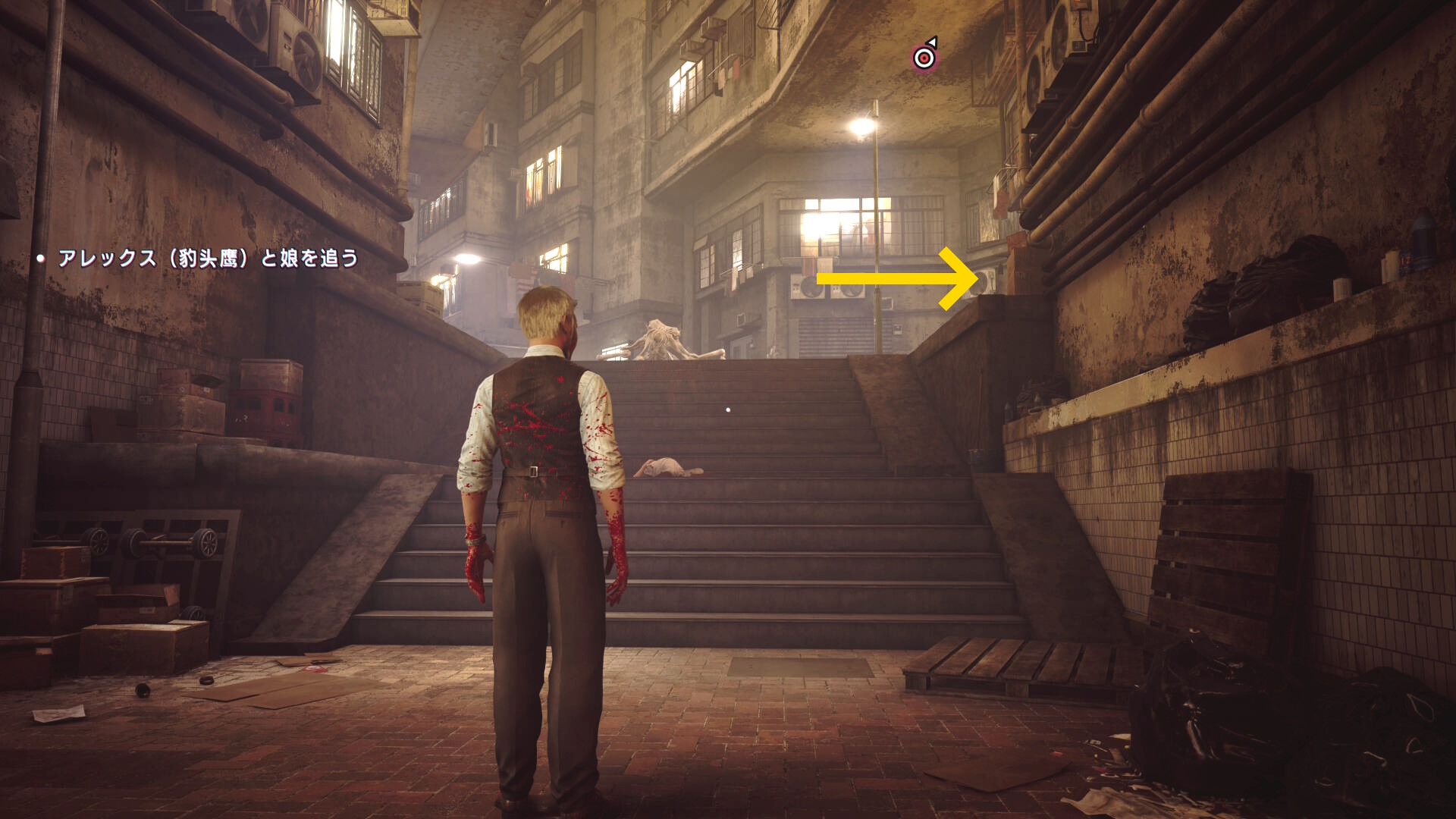
Task: Click the objective waypoint marker icon
Action: pos(924,57)
